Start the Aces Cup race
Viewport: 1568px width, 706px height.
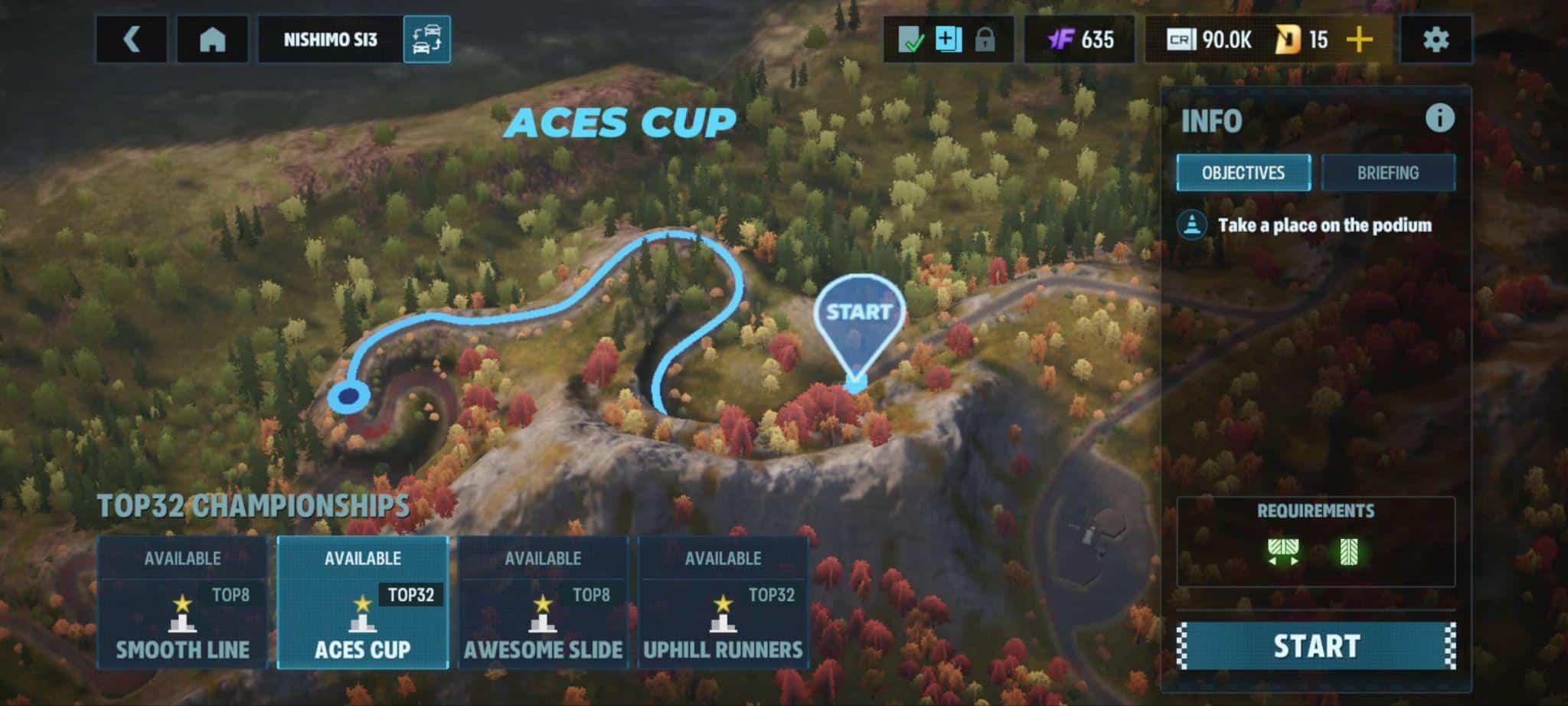[1316, 646]
